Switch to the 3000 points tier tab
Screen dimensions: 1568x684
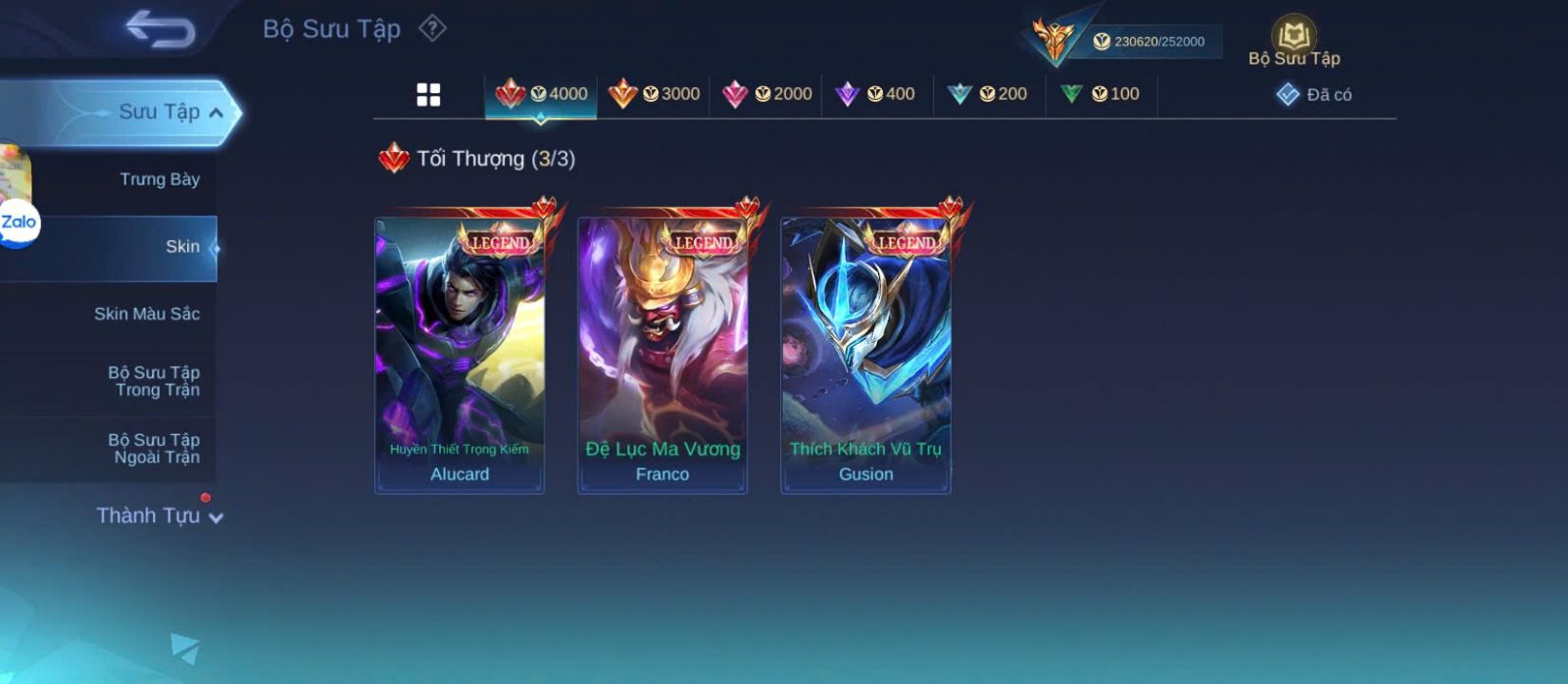click(654, 94)
